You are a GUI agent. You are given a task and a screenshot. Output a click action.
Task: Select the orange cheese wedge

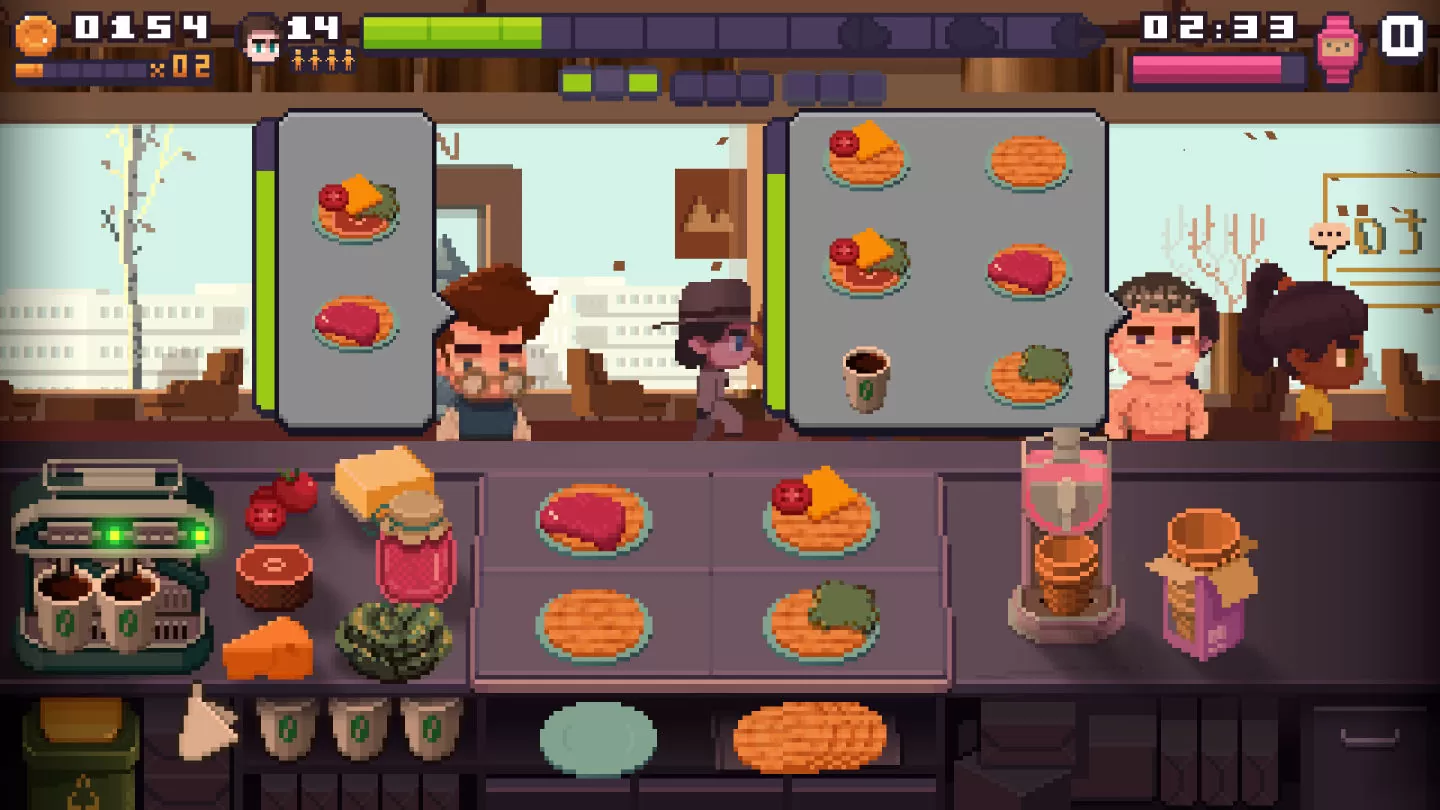pyautogui.click(x=268, y=648)
